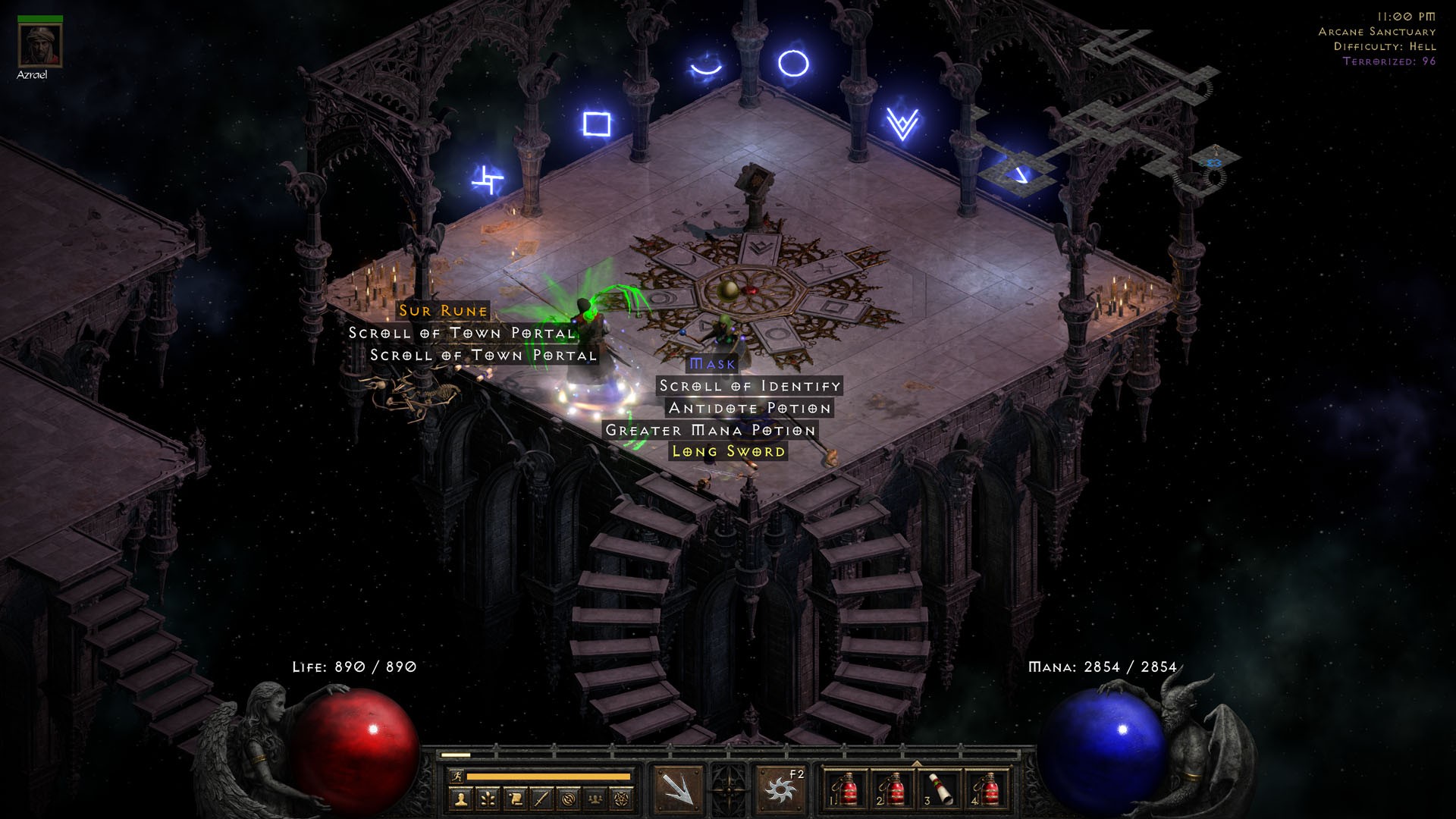Click the Greater Mana Potion label
The image size is (1456, 819).
(710, 429)
